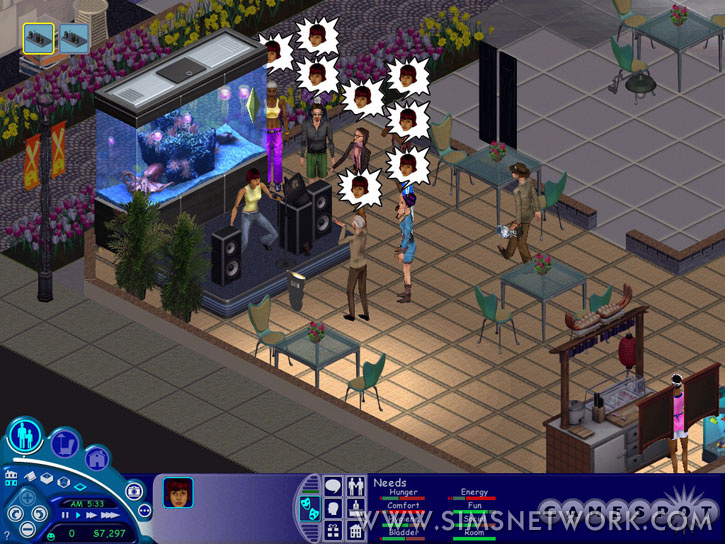Set game speed to fast forward
The height and width of the screenshot is (544, 725).
tap(90, 515)
